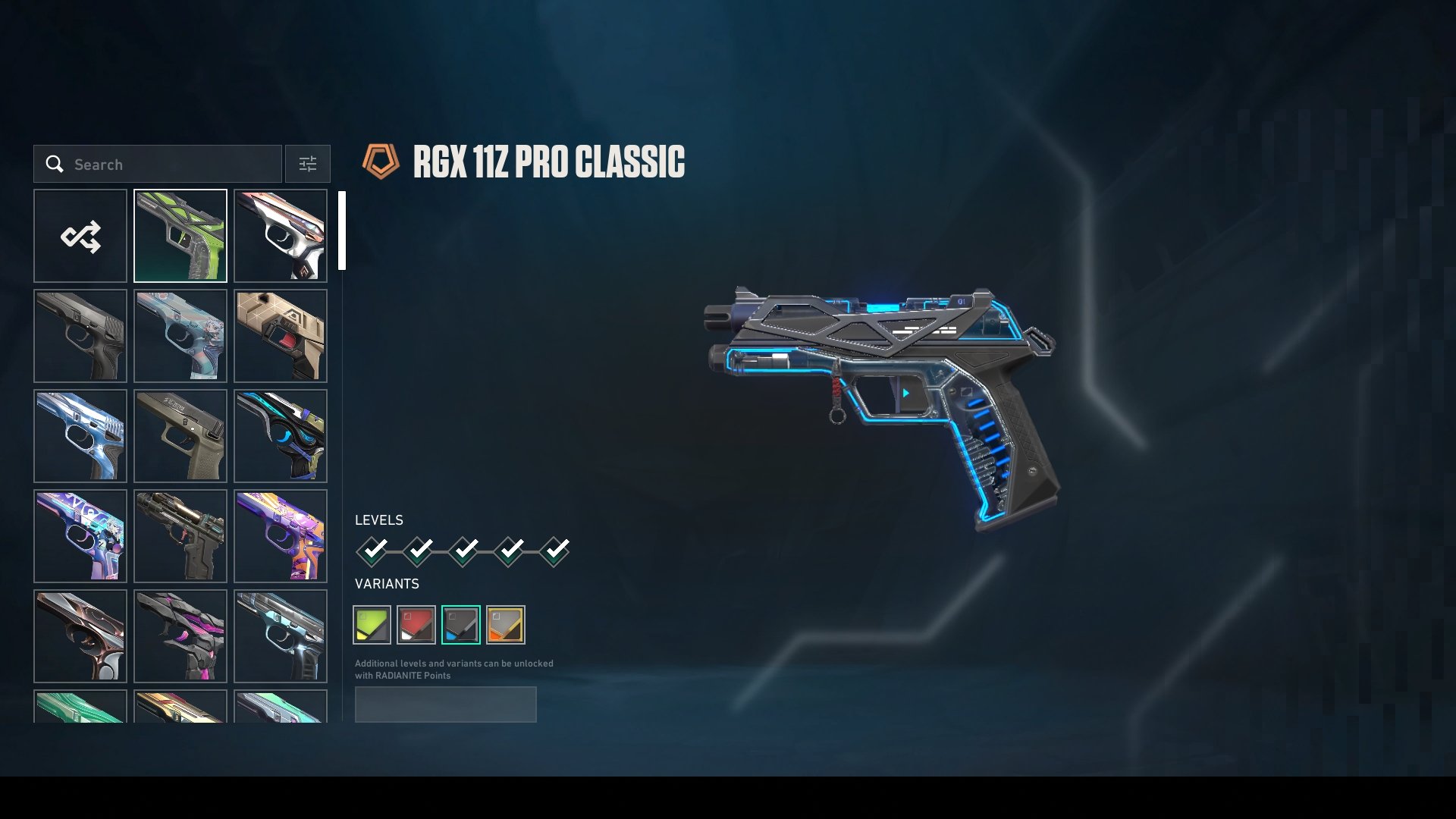Expand the Radianite unlock panel below the variants
Image resolution: width=1456 pixels, height=819 pixels.
coord(446,704)
